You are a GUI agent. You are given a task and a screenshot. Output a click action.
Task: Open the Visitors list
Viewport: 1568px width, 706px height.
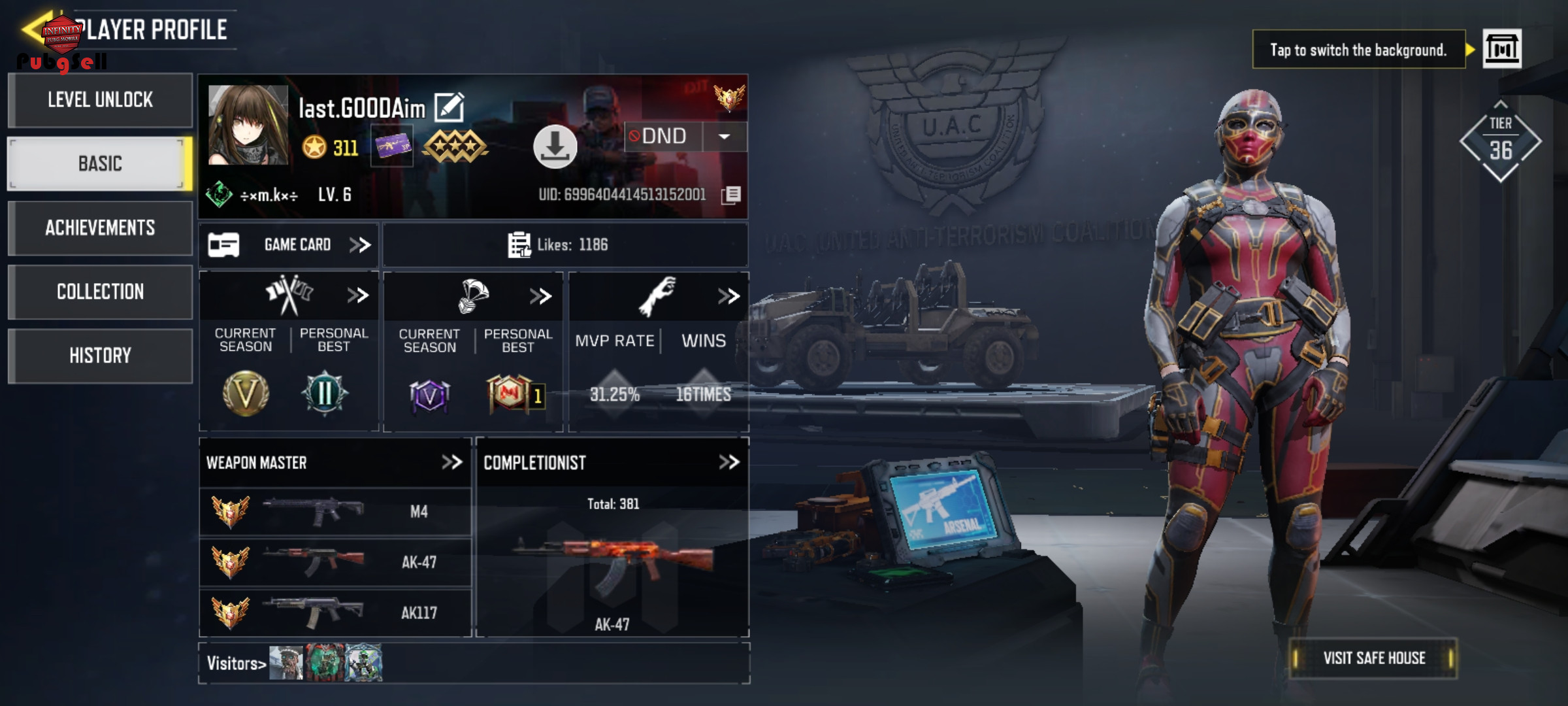tap(237, 664)
